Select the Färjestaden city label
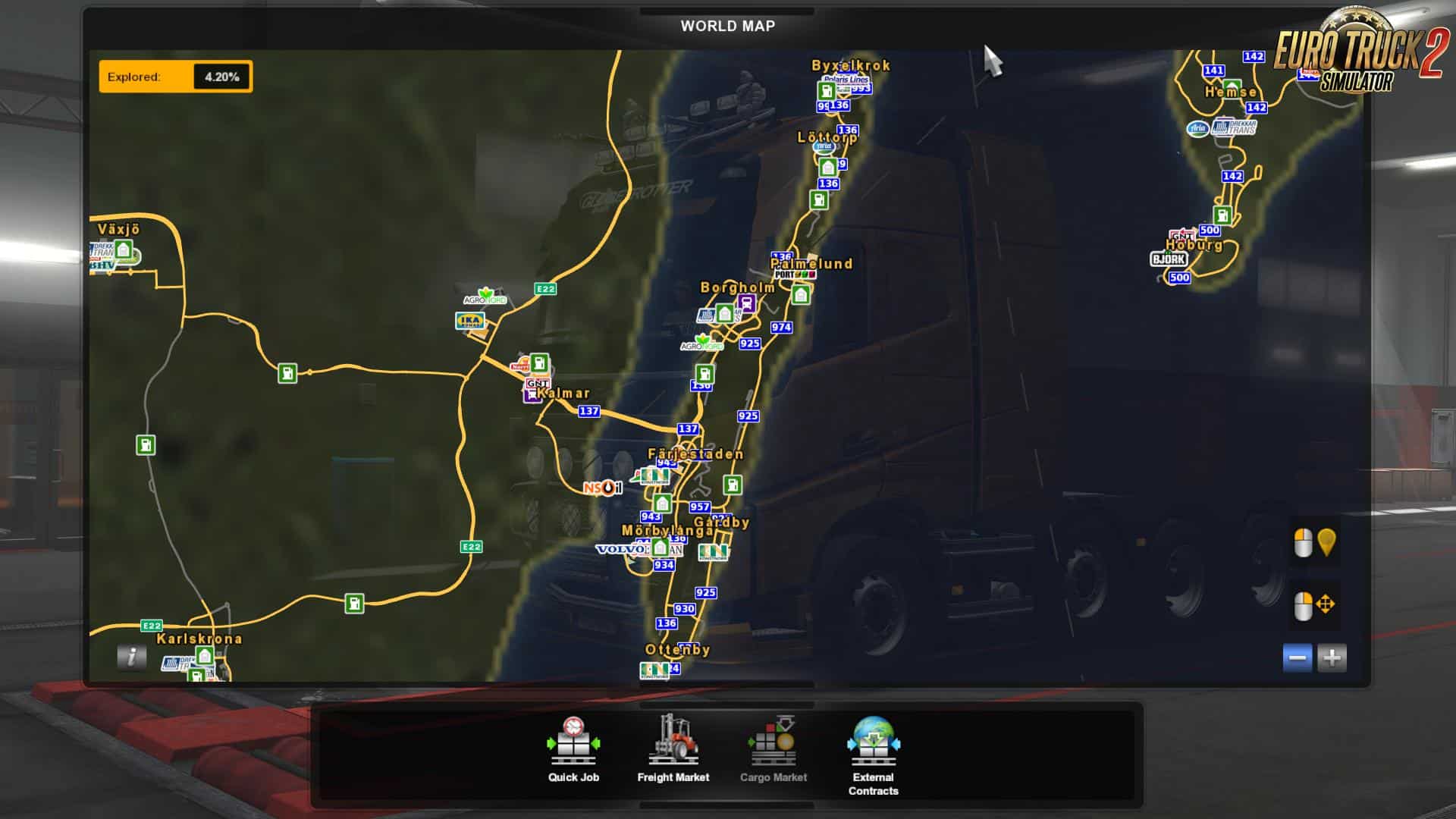The height and width of the screenshot is (819, 1456). pos(695,454)
